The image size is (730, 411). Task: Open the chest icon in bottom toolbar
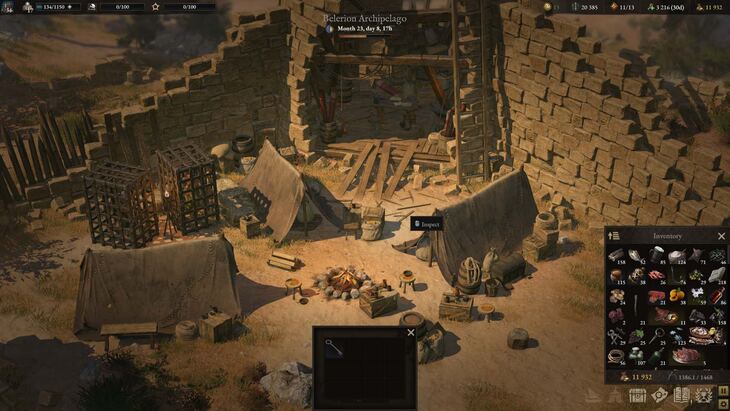pyautogui.click(x=635, y=397)
